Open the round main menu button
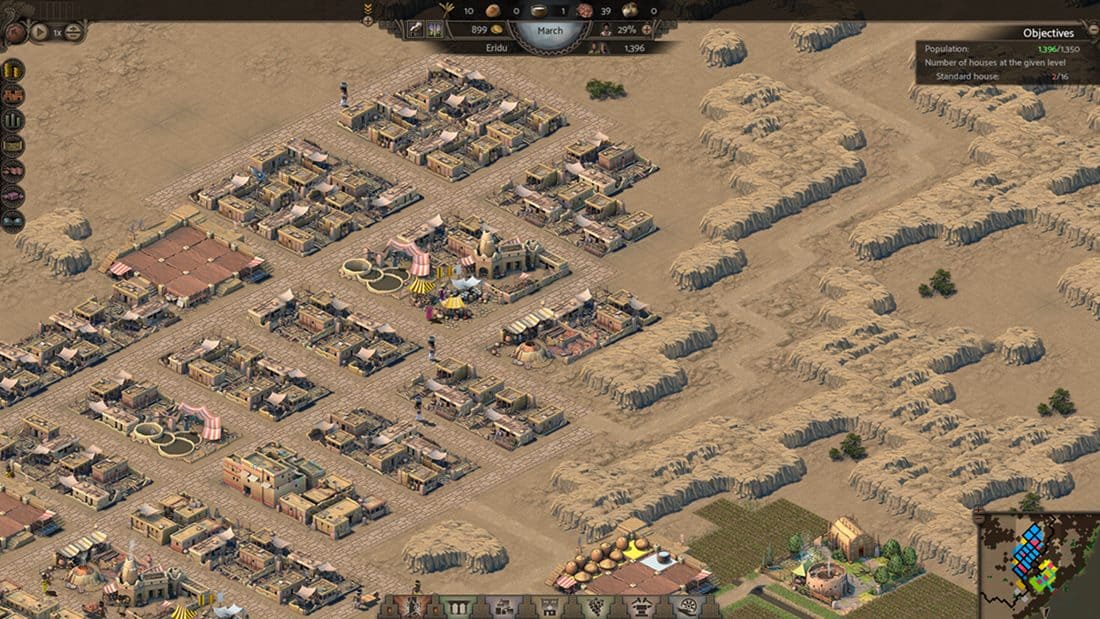 point(14,32)
